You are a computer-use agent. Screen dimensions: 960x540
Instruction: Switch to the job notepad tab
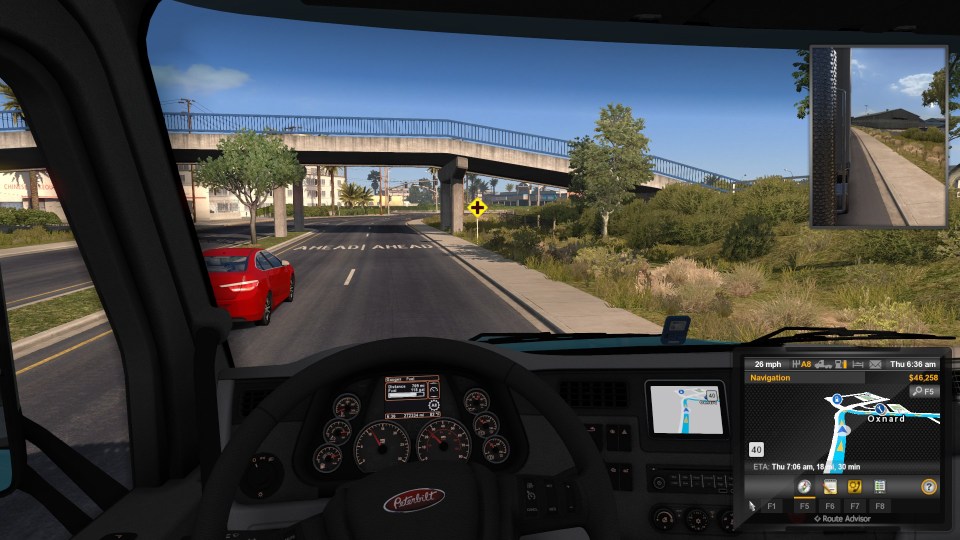(829, 487)
